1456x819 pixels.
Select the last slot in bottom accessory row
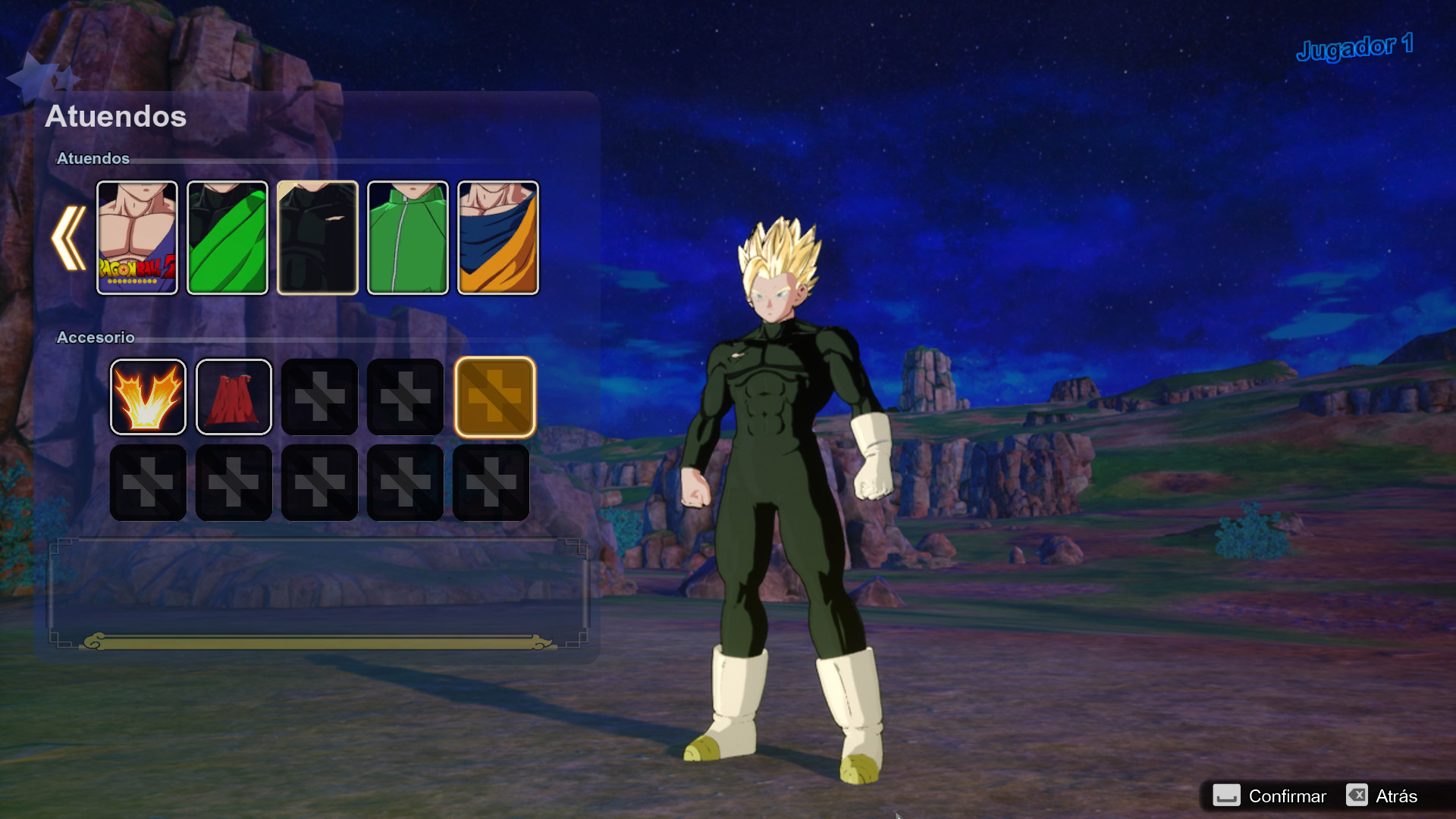pos(491,483)
